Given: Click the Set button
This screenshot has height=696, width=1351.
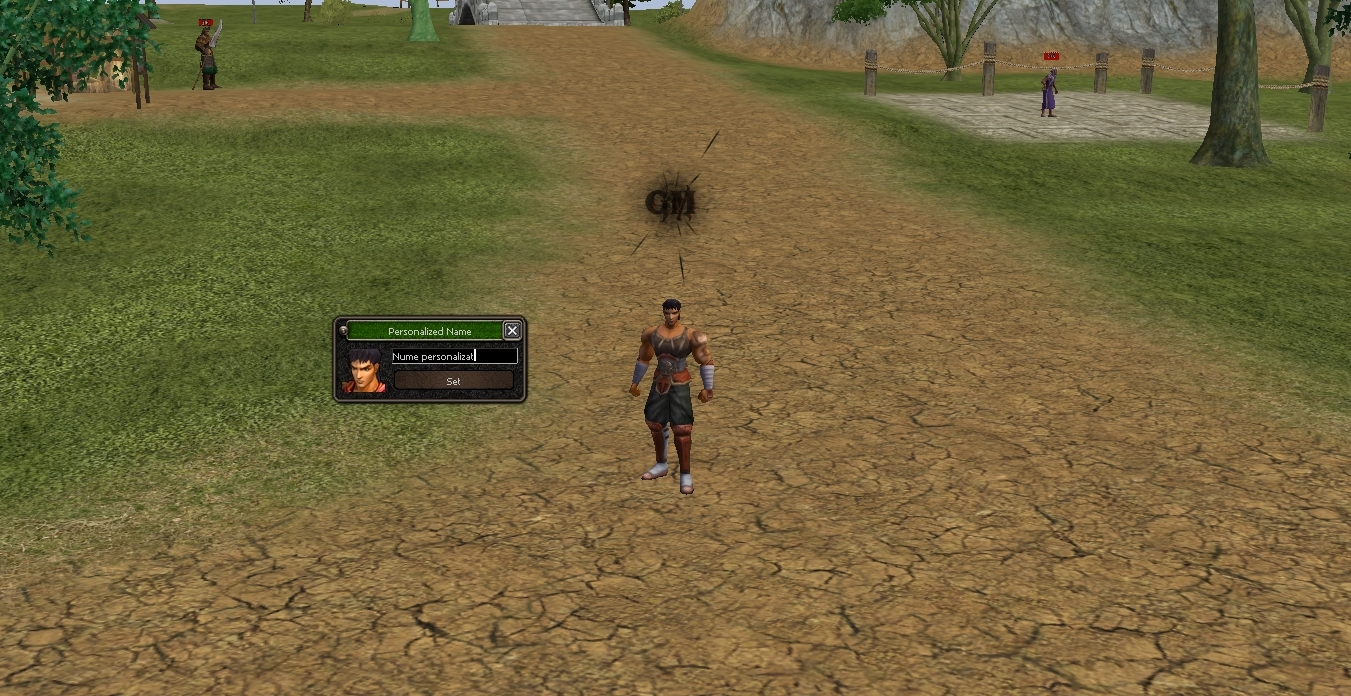Looking at the screenshot, I should click(453, 381).
